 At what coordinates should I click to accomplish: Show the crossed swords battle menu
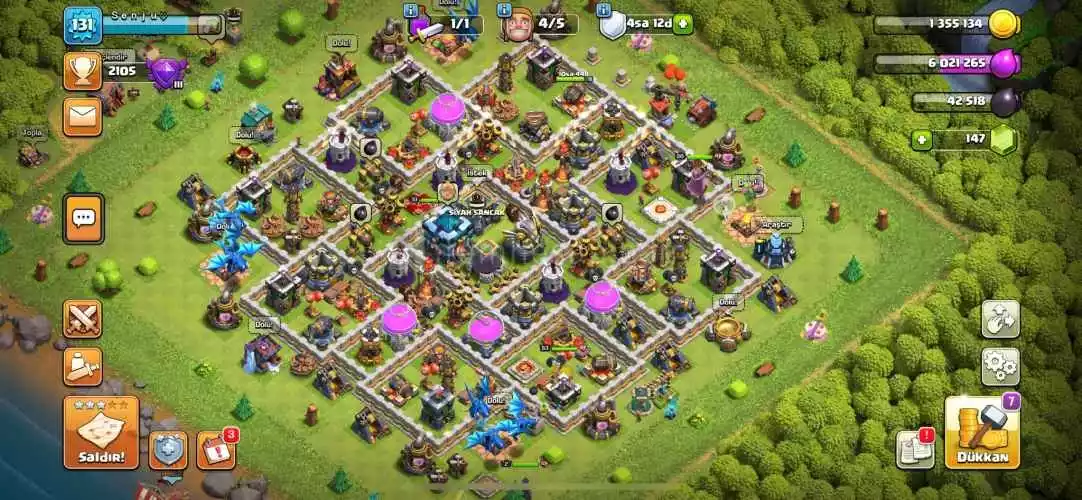coord(83,320)
